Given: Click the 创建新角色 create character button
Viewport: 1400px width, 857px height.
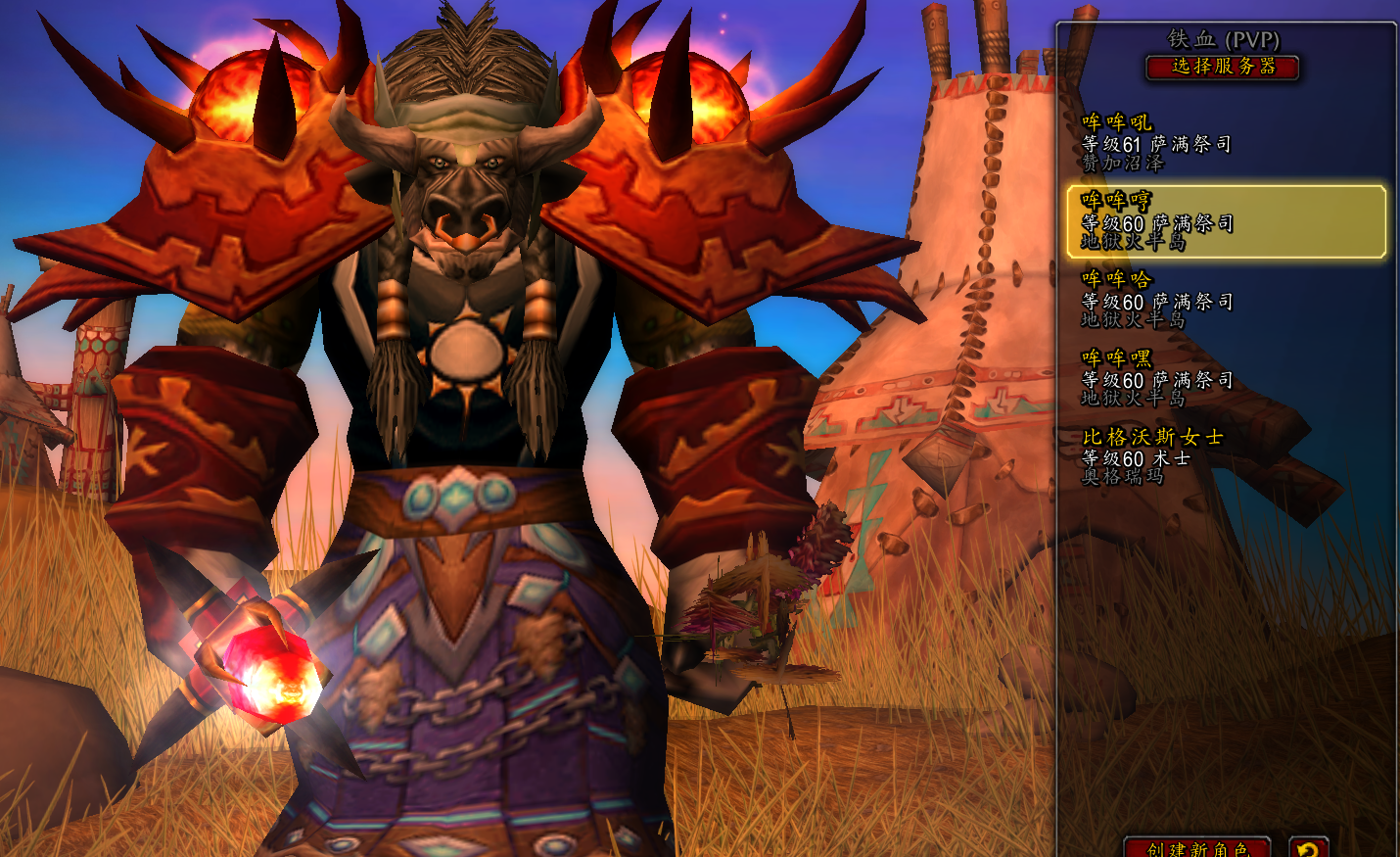Looking at the screenshot, I should [x=1196, y=847].
